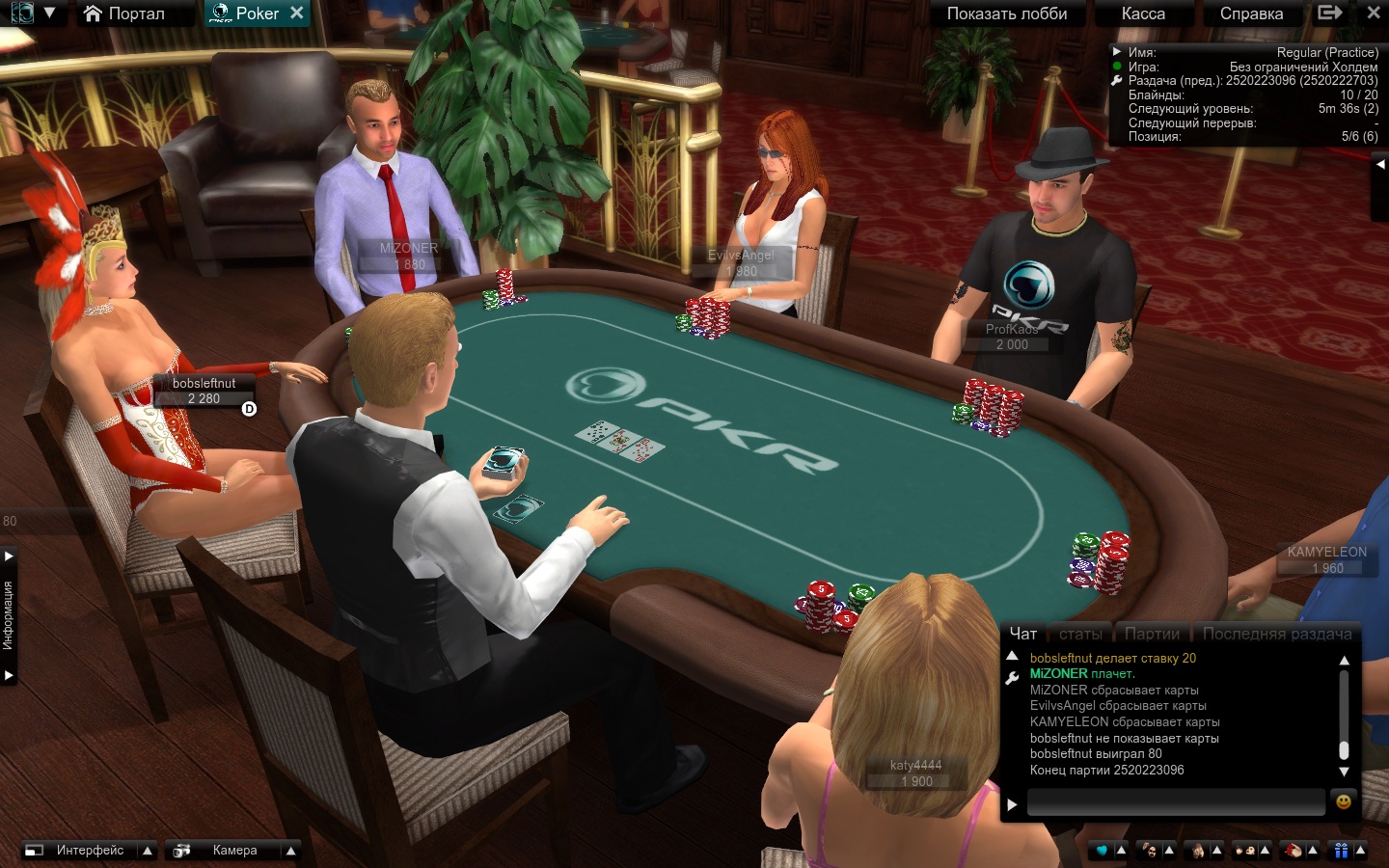Click the blue gift box icon
1389x868 pixels.
1341,851
